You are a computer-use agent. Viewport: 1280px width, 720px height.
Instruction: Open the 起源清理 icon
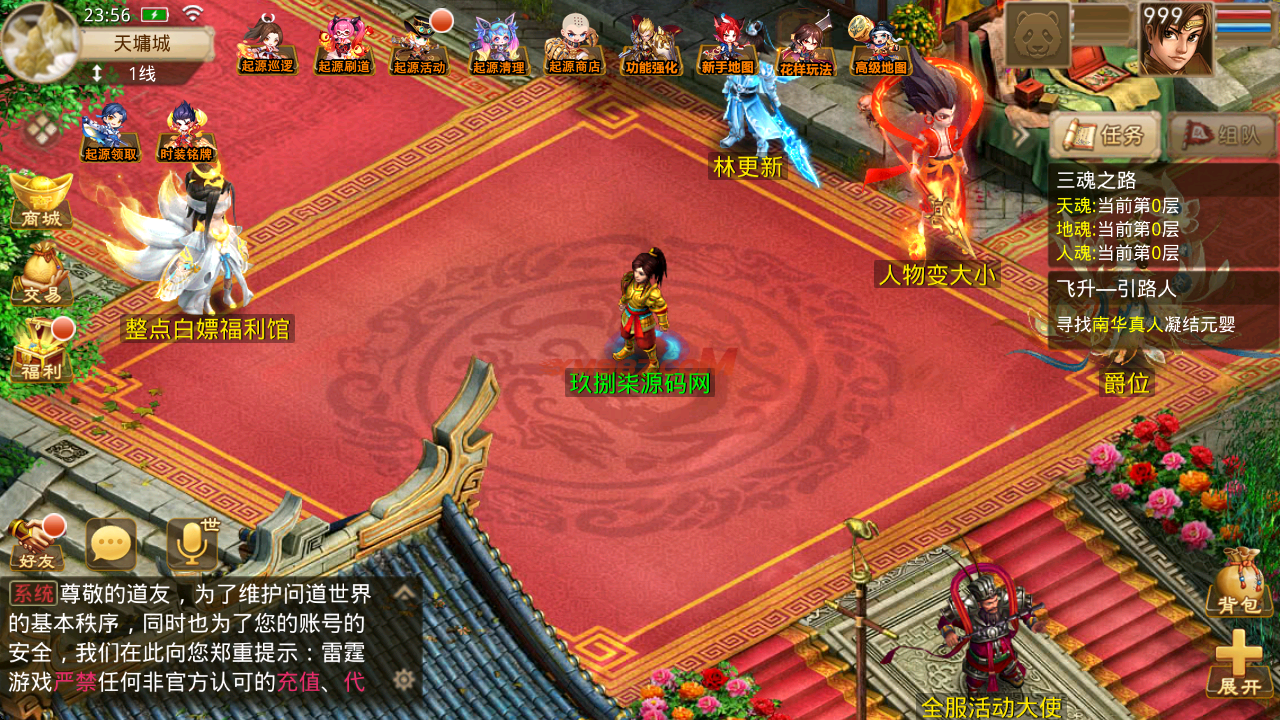tap(498, 46)
